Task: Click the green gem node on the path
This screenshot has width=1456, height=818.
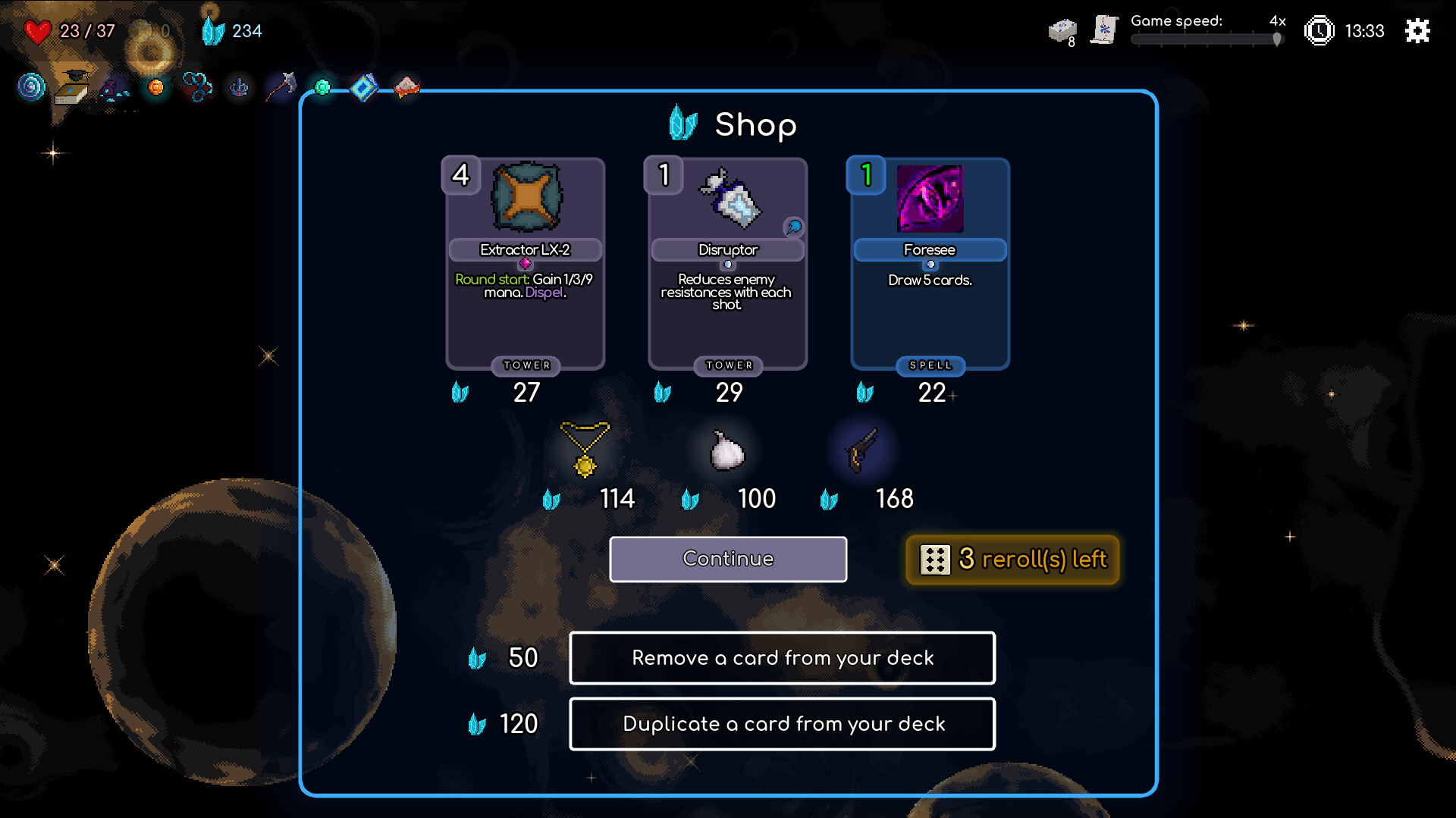Action: pos(322,86)
